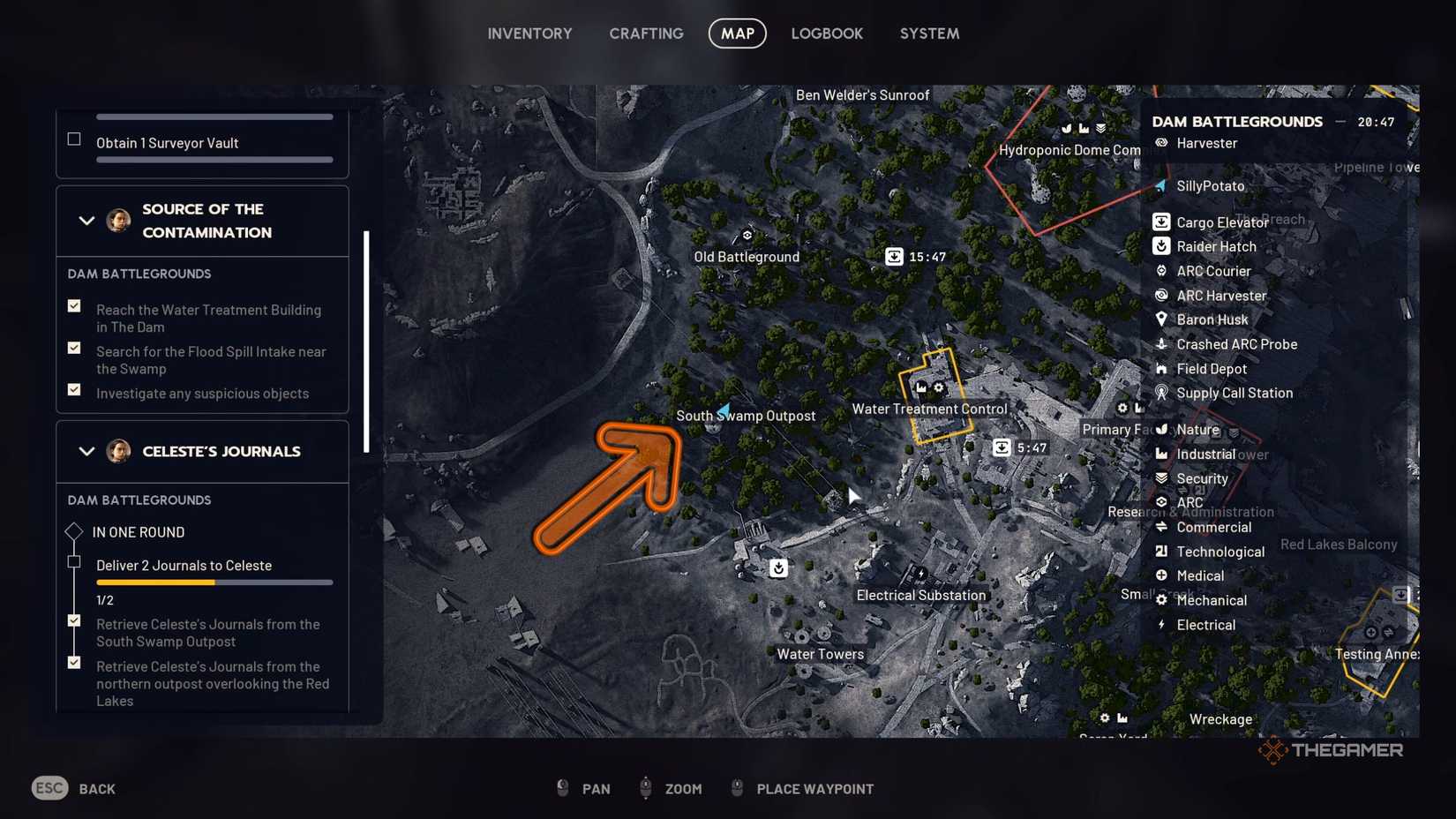Viewport: 1456px width, 819px height.
Task: Click the Baron Husk pin icon
Action: [1163, 319]
